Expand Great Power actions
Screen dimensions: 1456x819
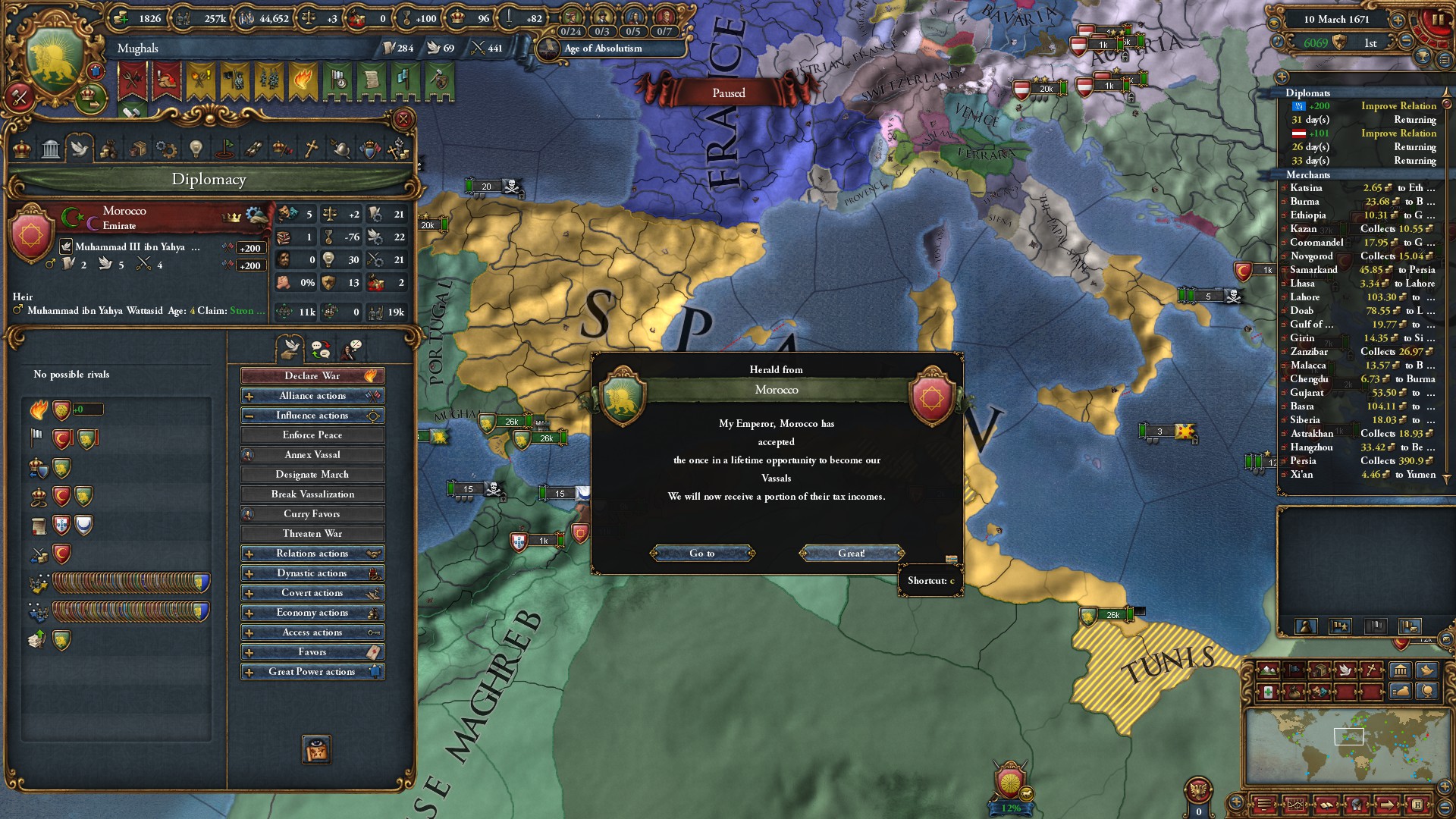tap(312, 672)
